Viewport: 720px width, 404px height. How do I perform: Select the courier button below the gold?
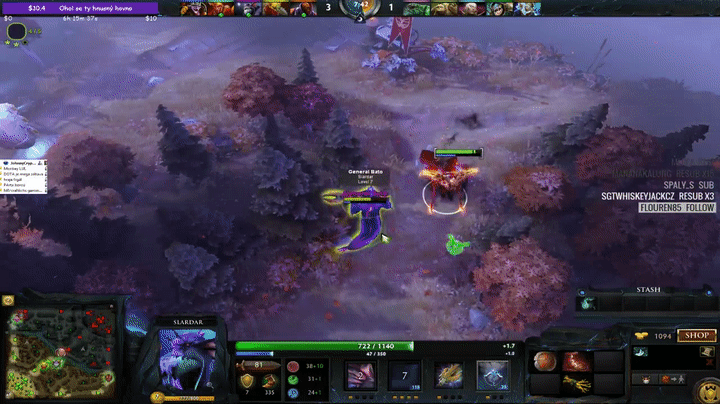click(x=645, y=379)
